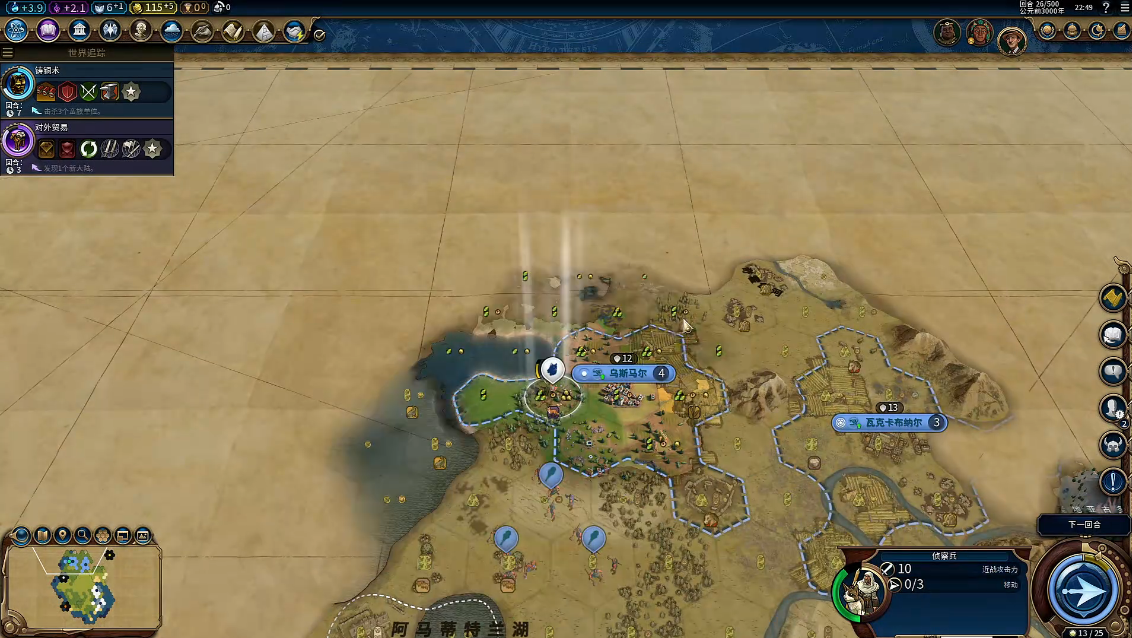Open the technology tree atom icon
1132x638 pixels.
[17, 30]
